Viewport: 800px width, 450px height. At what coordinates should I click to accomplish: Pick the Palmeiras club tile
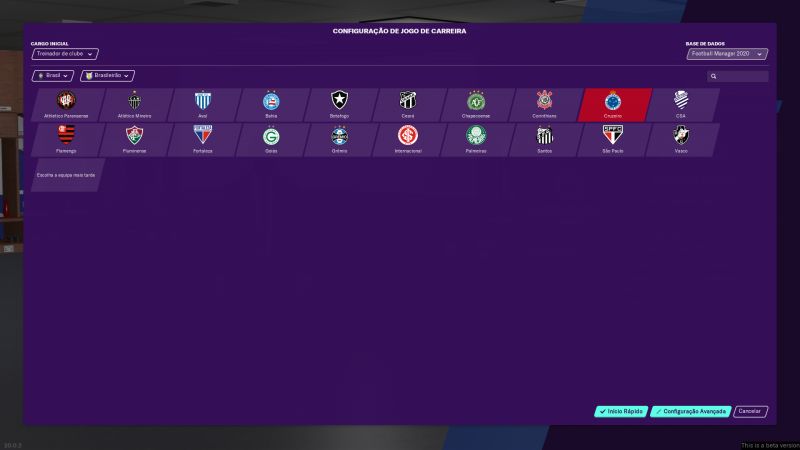[x=476, y=139]
